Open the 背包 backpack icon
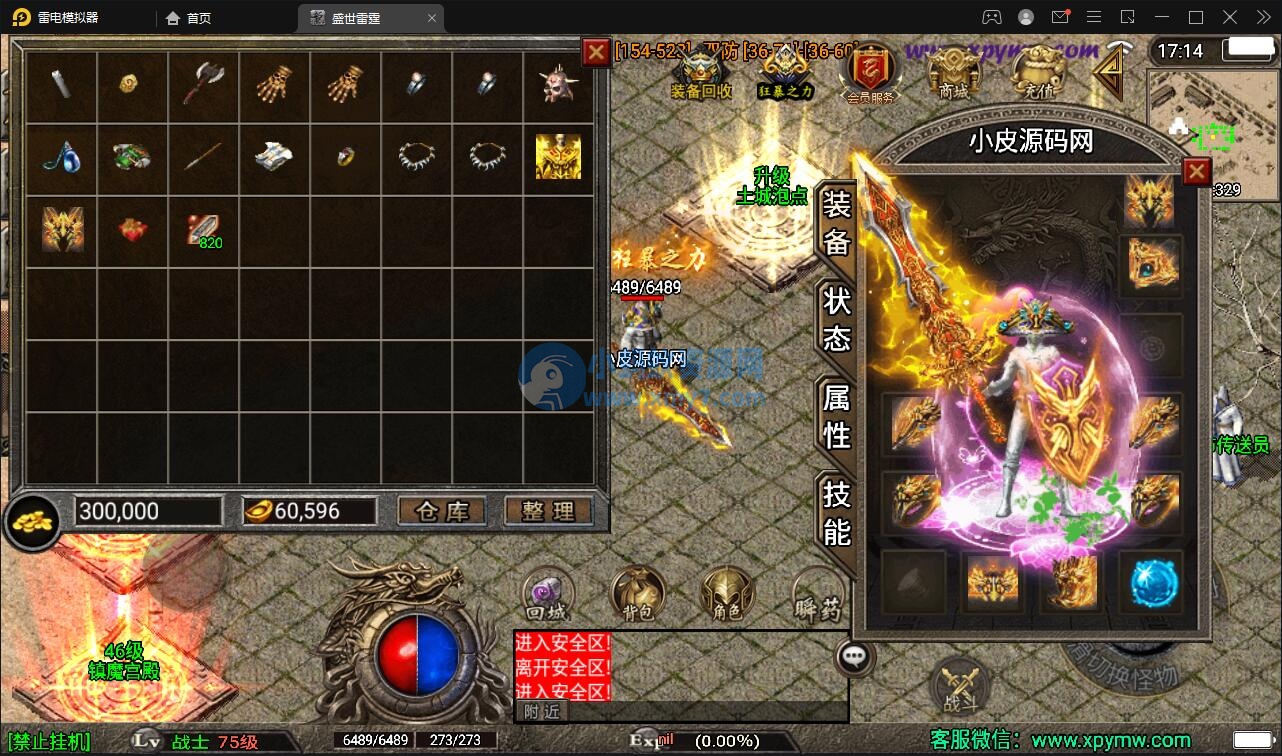Image resolution: width=1282 pixels, height=756 pixels. [637, 592]
